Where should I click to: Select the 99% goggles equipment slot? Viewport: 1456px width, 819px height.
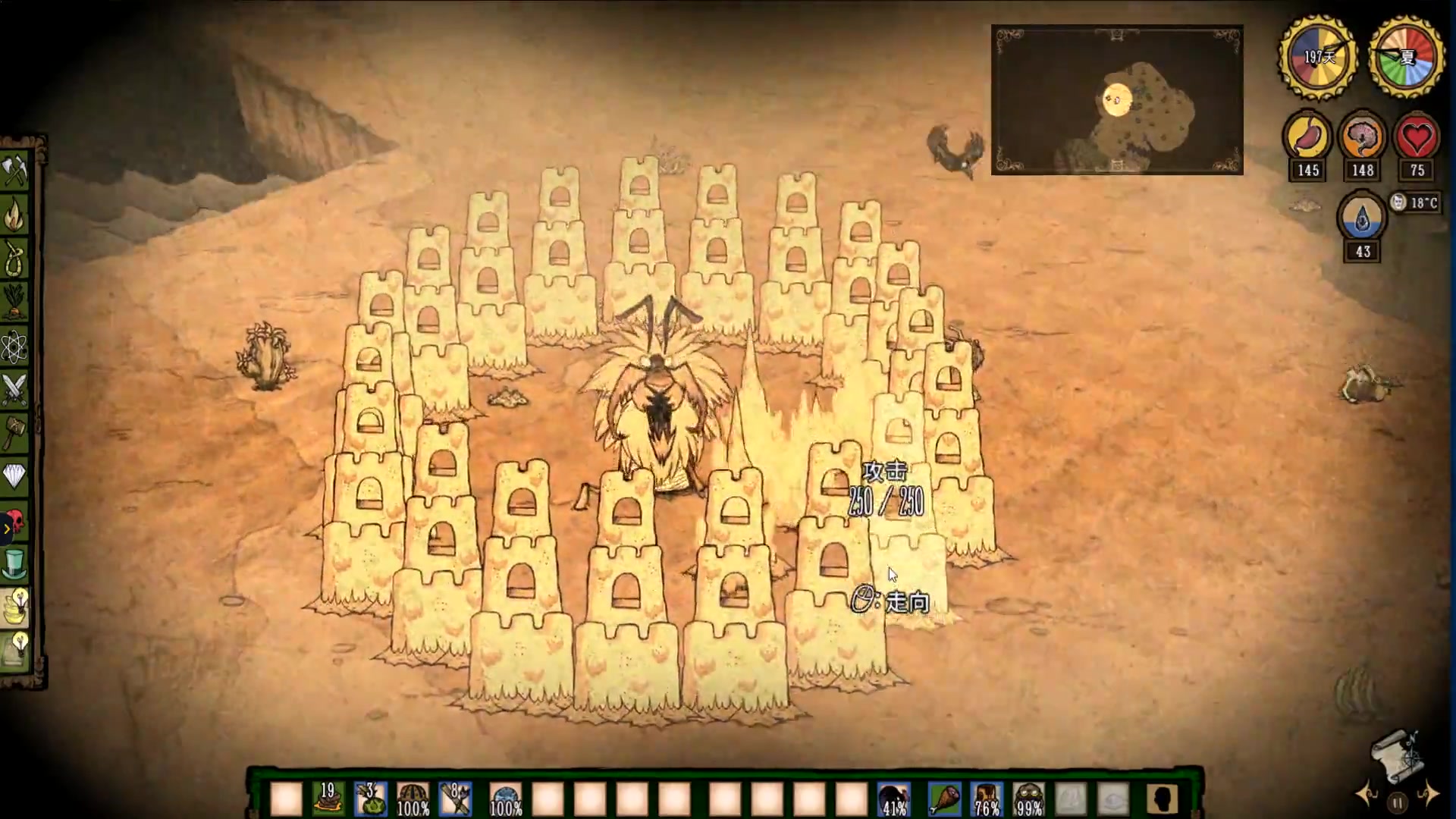[x=1028, y=799]
